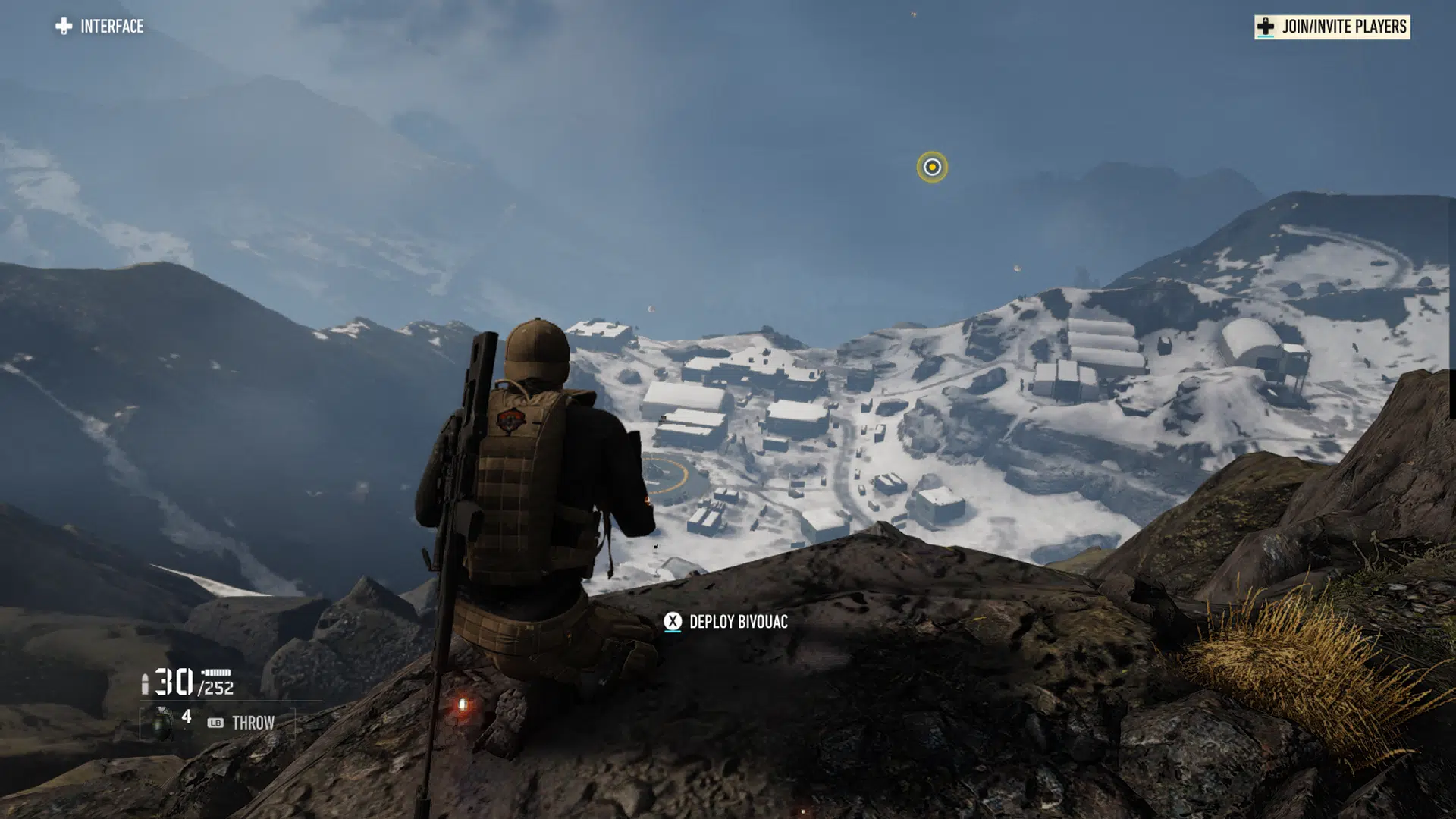Select the yellow objective waypoint marker in the sky

click(x=930, y=168)
